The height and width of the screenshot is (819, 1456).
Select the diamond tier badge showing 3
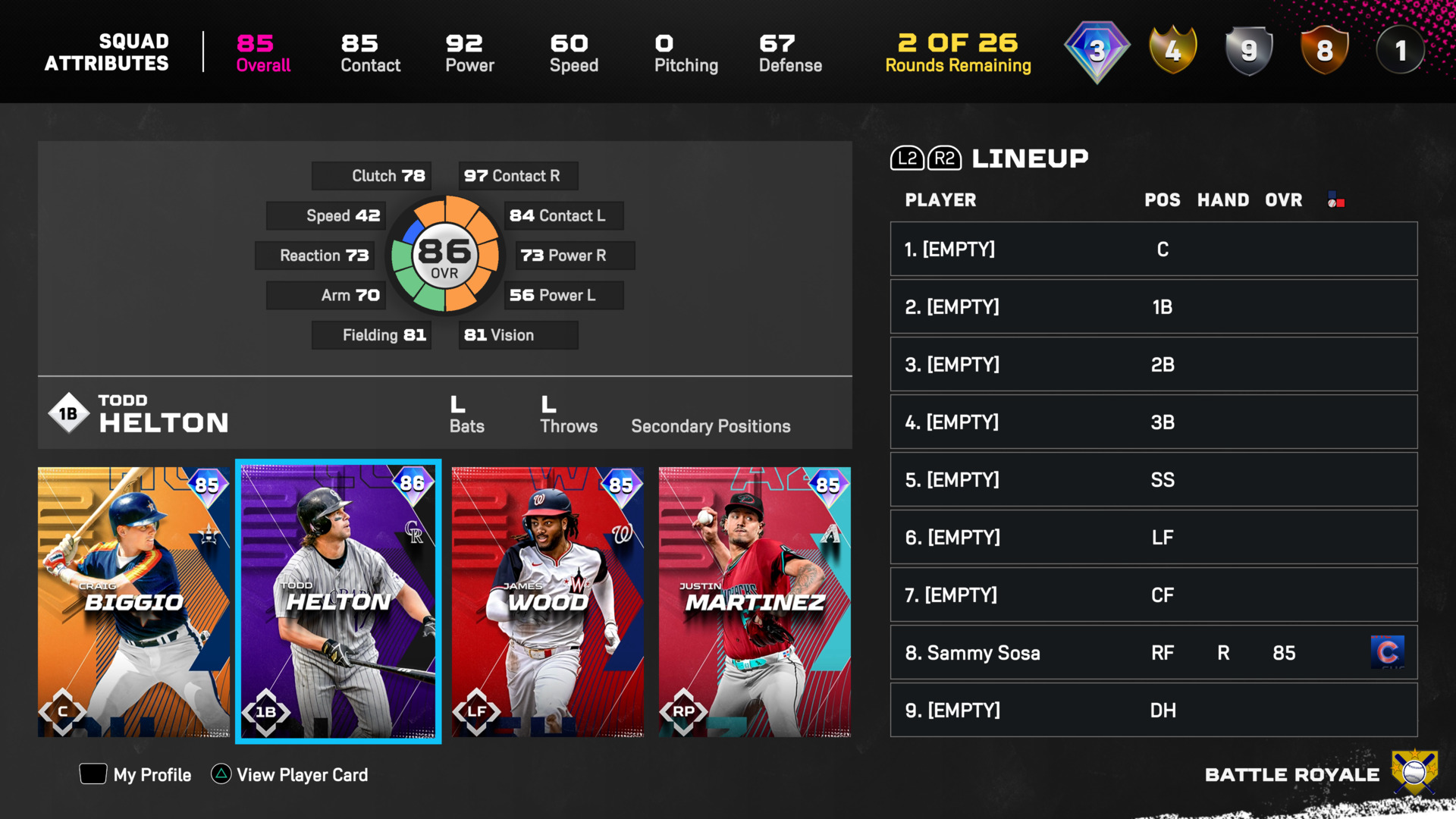pos(1097,51)
